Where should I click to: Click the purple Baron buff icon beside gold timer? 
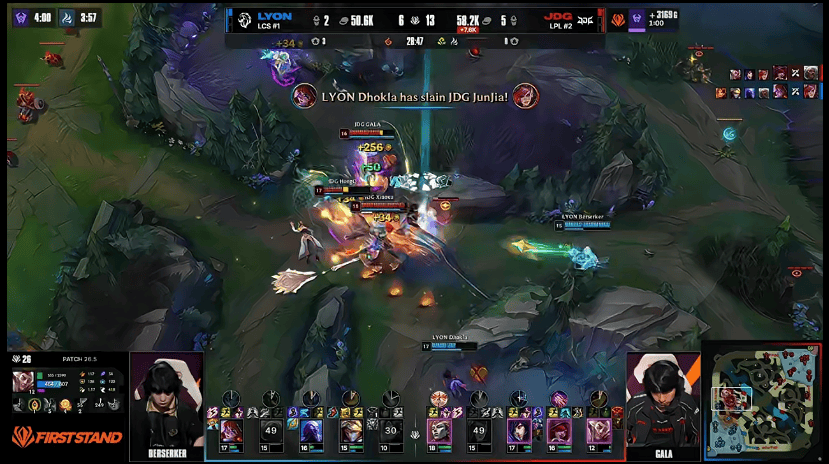point(636,17)
